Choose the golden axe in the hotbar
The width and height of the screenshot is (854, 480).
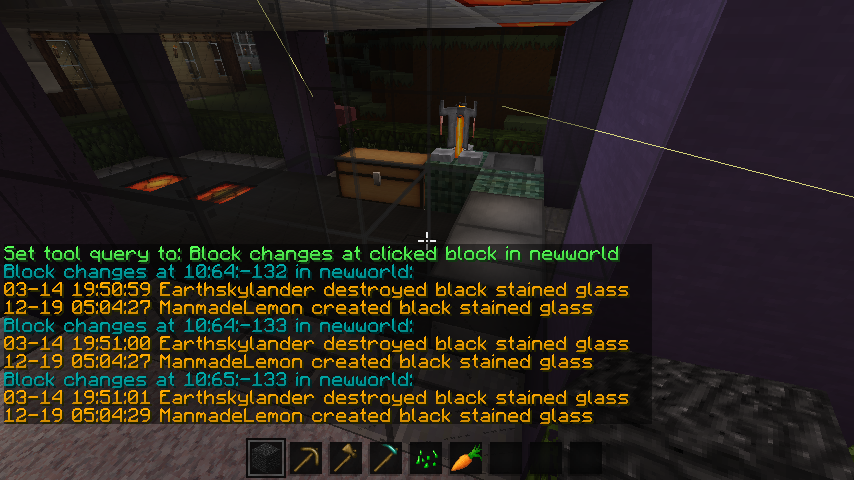click(346, 458)
